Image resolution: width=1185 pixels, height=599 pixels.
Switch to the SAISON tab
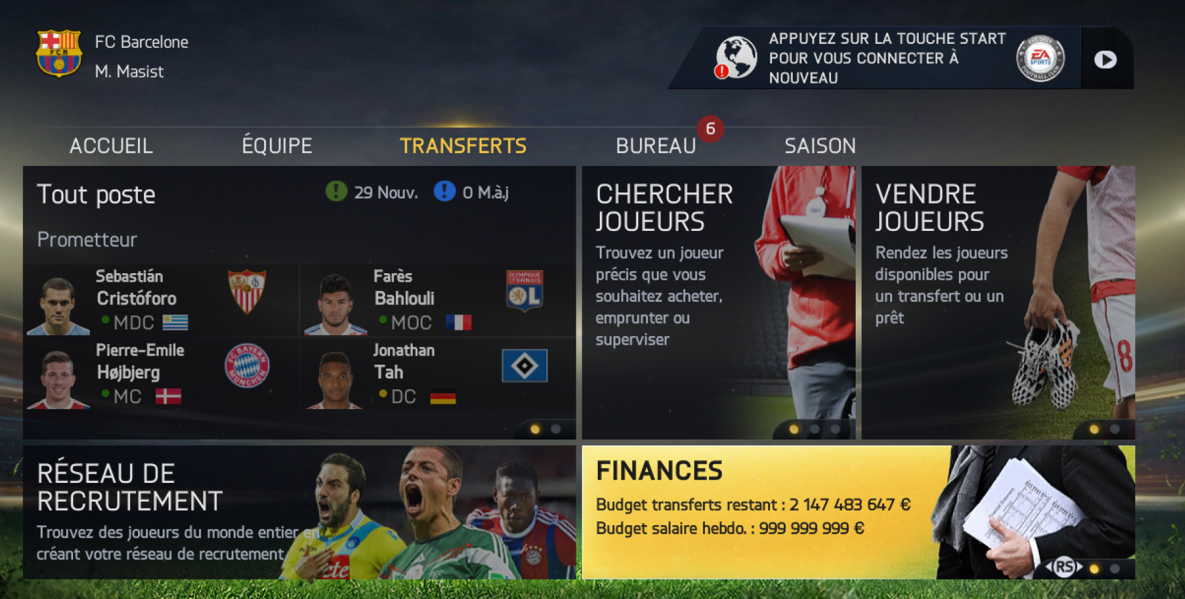[x=820, y=146]
